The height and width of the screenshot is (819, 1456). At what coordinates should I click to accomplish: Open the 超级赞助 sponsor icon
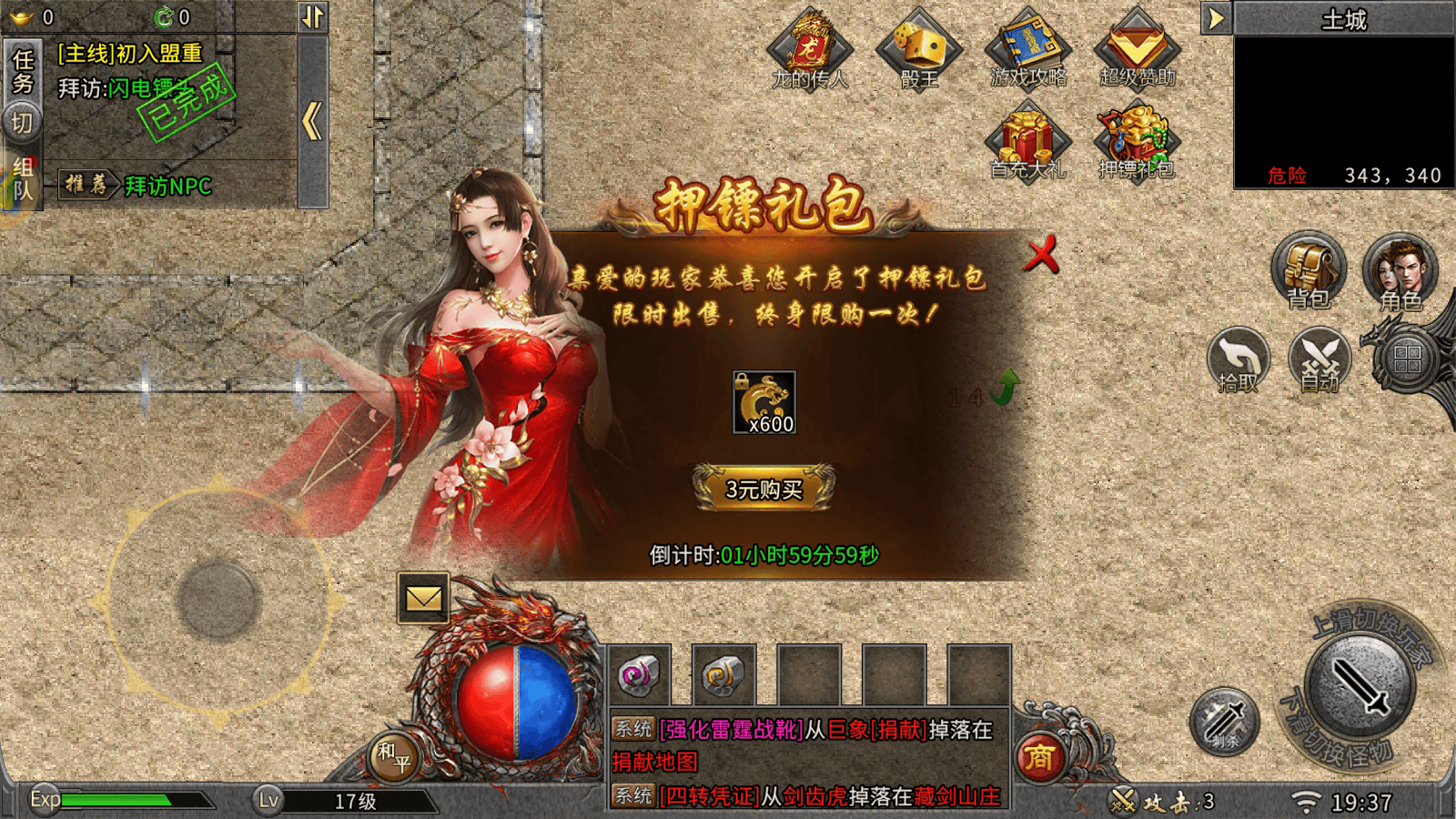point(1137,49)
